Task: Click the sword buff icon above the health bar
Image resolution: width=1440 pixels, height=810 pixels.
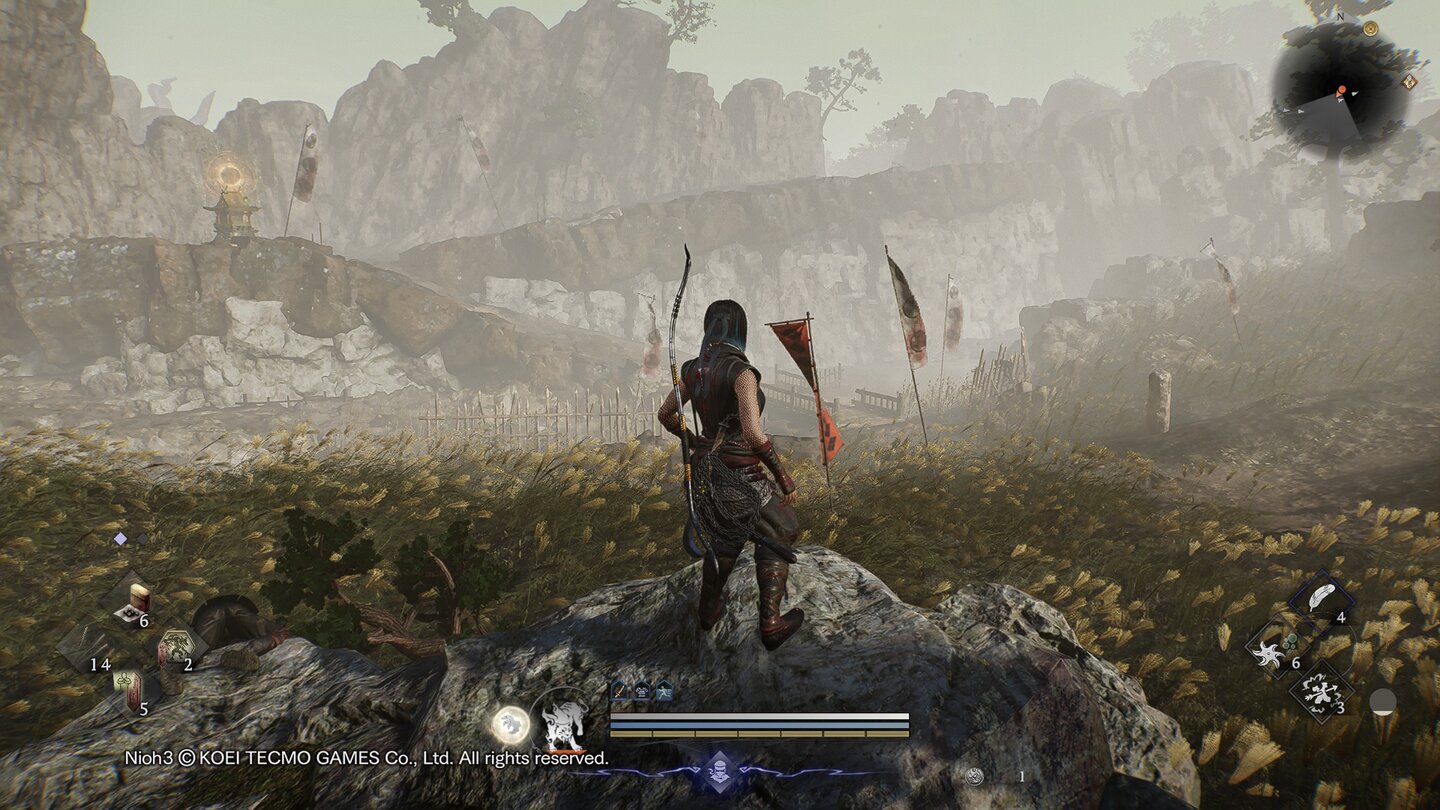Action: point(619,691)
